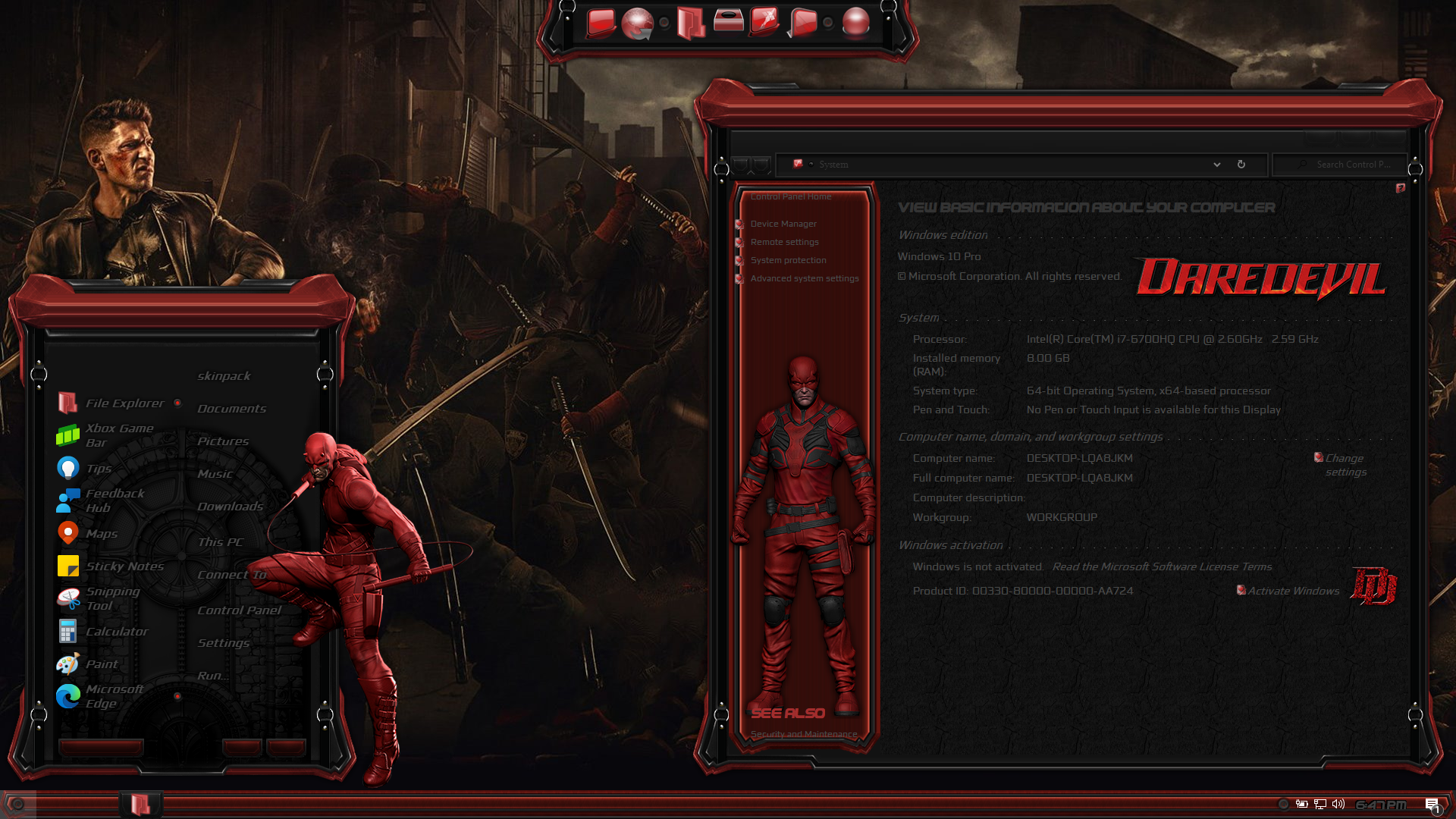
Task: Open the System protection link
Action: [x=788, y=260]
